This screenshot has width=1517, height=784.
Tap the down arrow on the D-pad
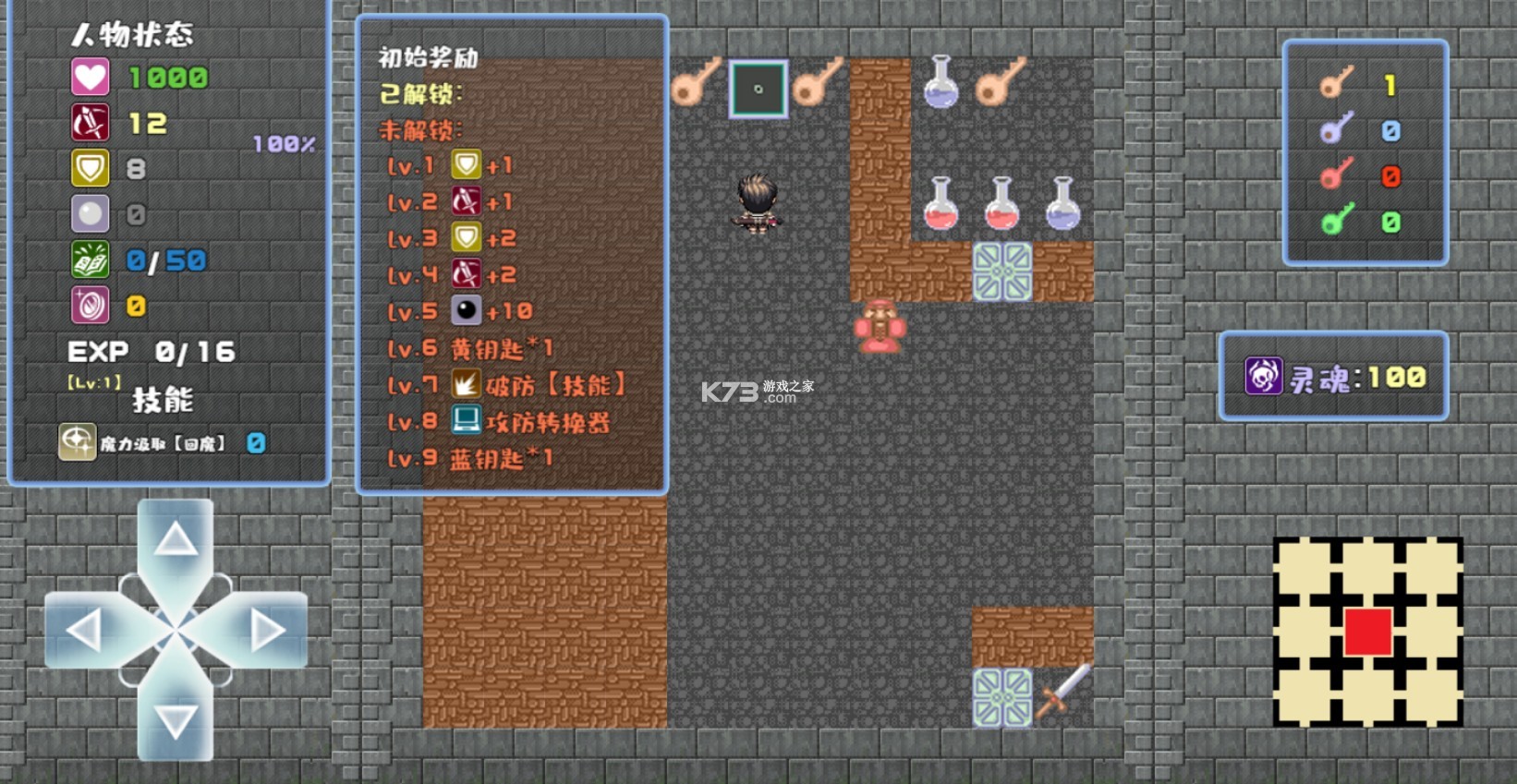pos(176,721)
